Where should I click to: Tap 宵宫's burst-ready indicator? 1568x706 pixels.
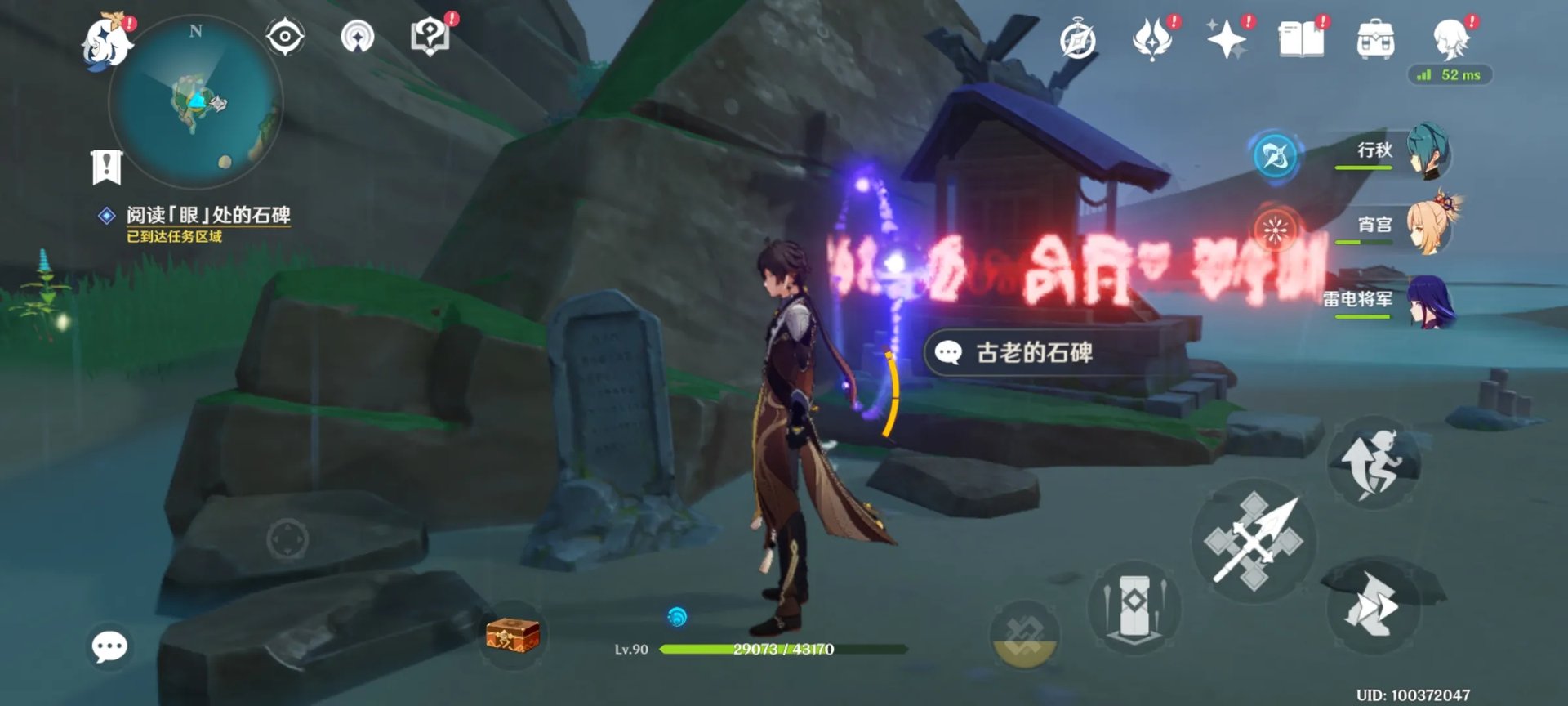[x=1277, y=230]
